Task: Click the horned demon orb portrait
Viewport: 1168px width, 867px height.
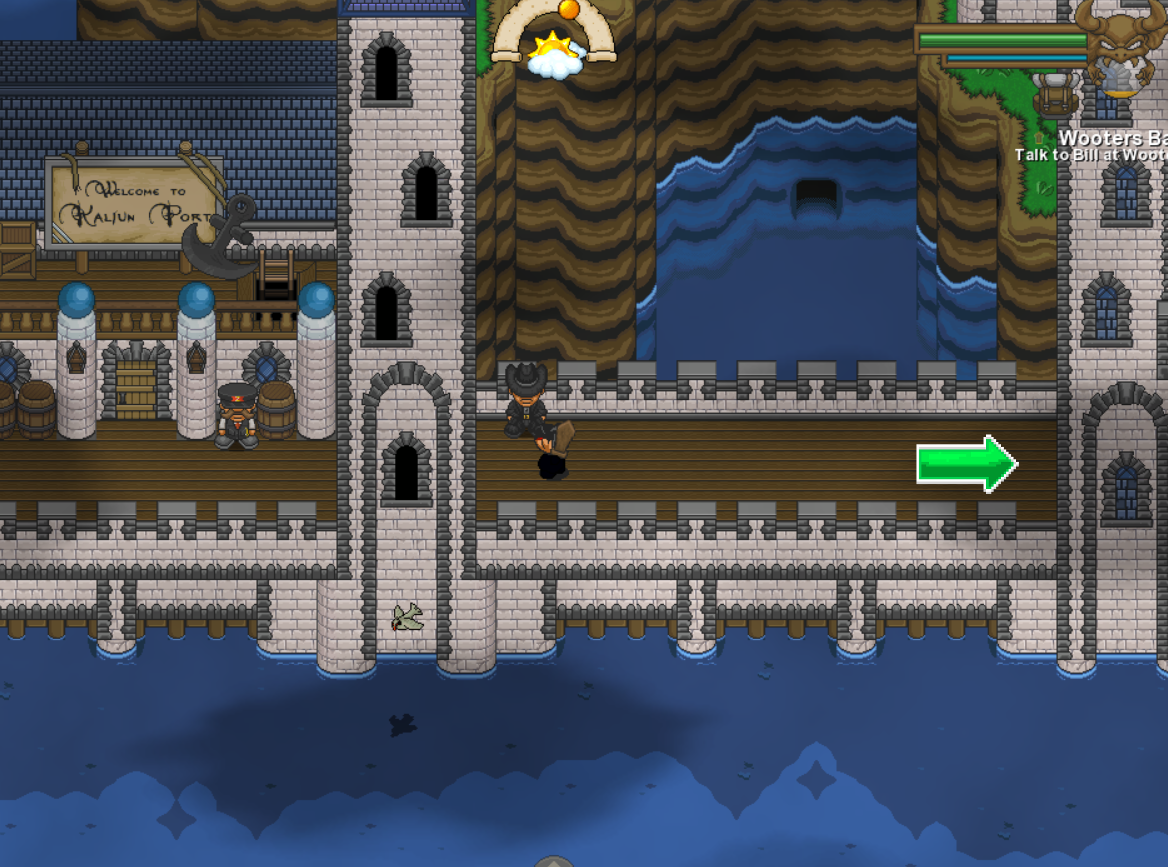Action: (1123, 50)
